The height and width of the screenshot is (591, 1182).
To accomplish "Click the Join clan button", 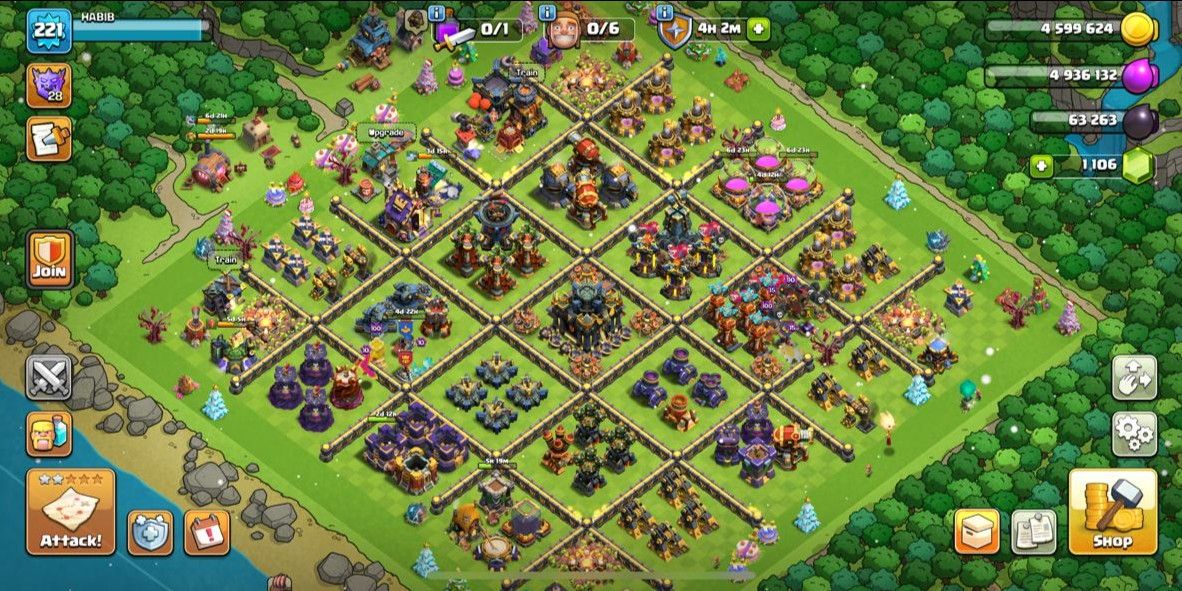I will (x=49, y=259).
